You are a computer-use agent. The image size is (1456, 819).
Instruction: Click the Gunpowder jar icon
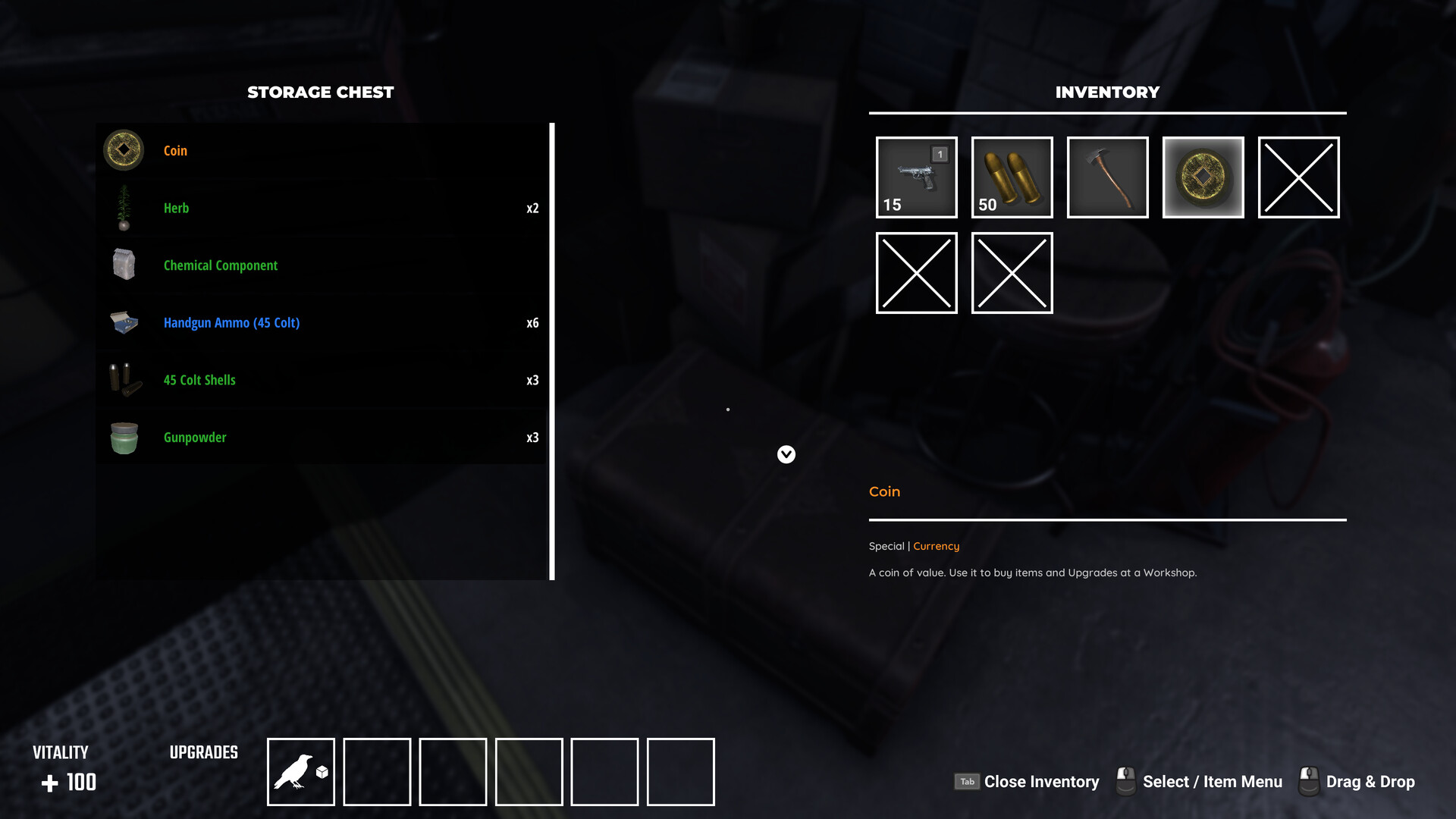tap(124, 438)
